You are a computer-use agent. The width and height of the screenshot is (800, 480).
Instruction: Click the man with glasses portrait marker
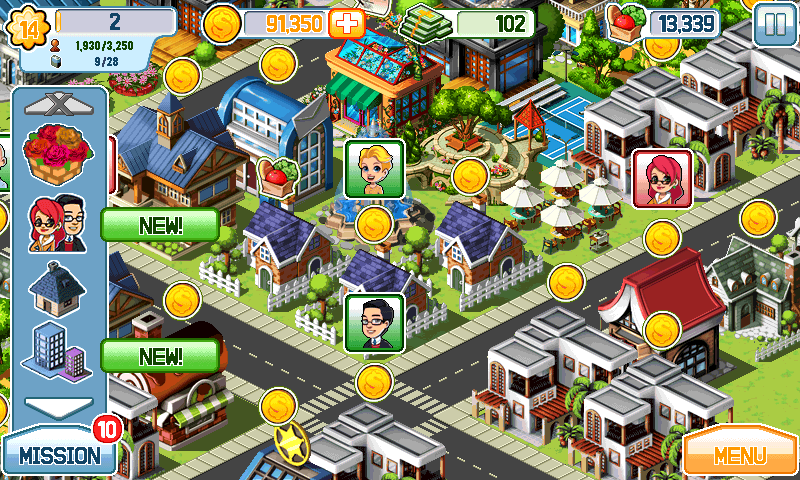click(374, 322)
